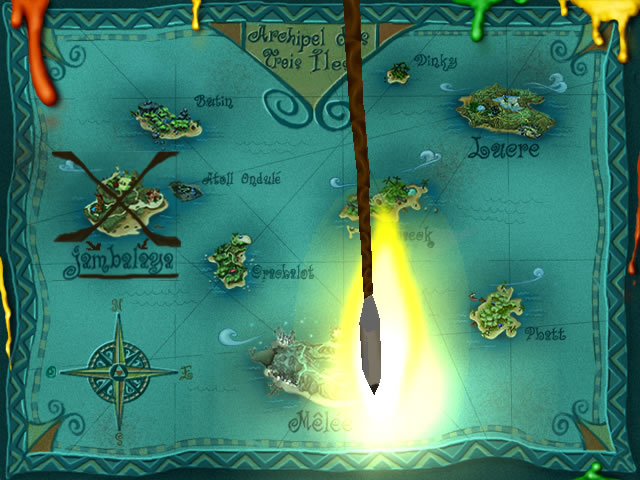
Task: Click the small Atoll Ondulé islet
Action: [186, 189]
